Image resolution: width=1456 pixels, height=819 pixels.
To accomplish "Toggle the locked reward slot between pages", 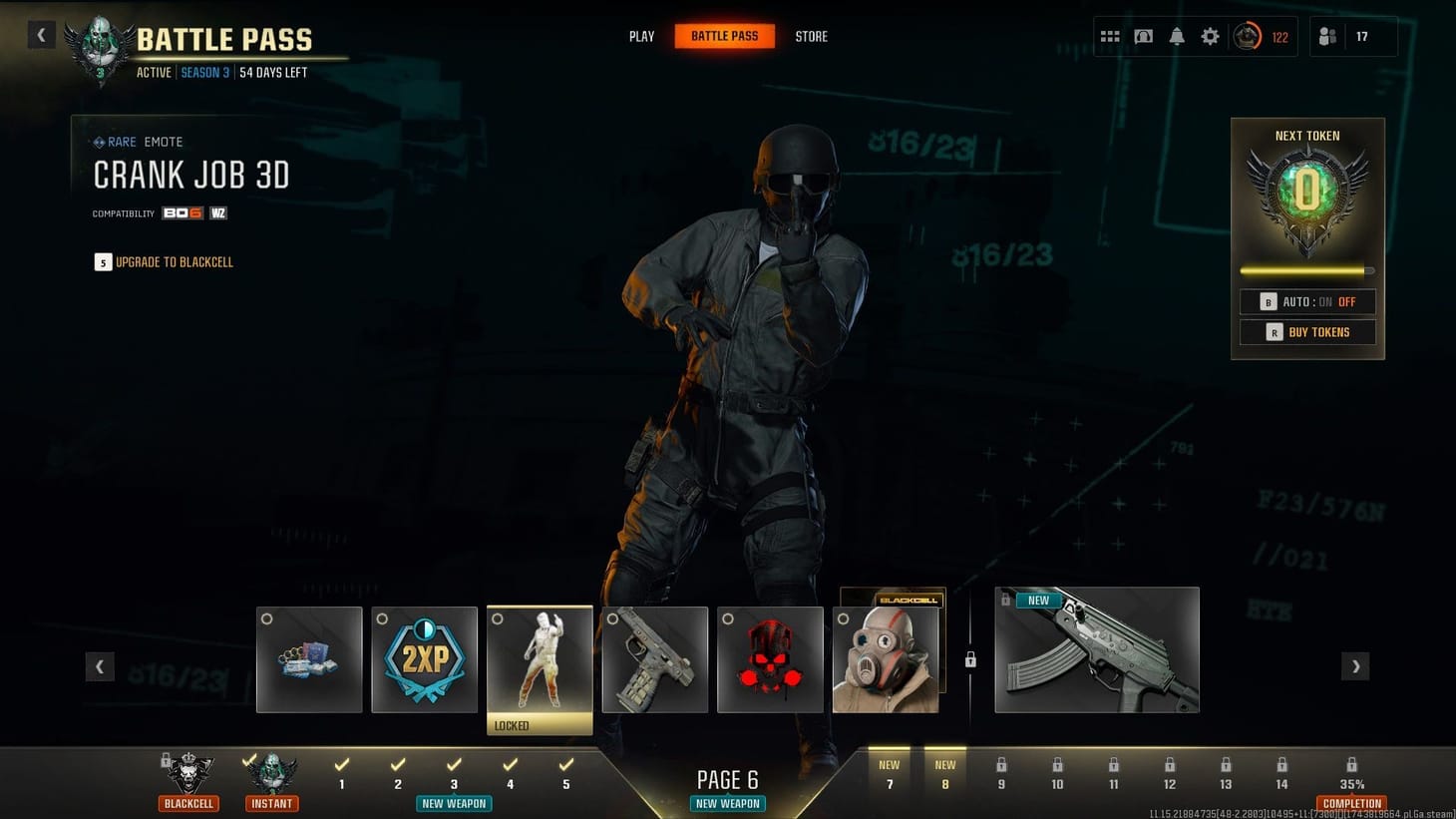I will [970, 659].
